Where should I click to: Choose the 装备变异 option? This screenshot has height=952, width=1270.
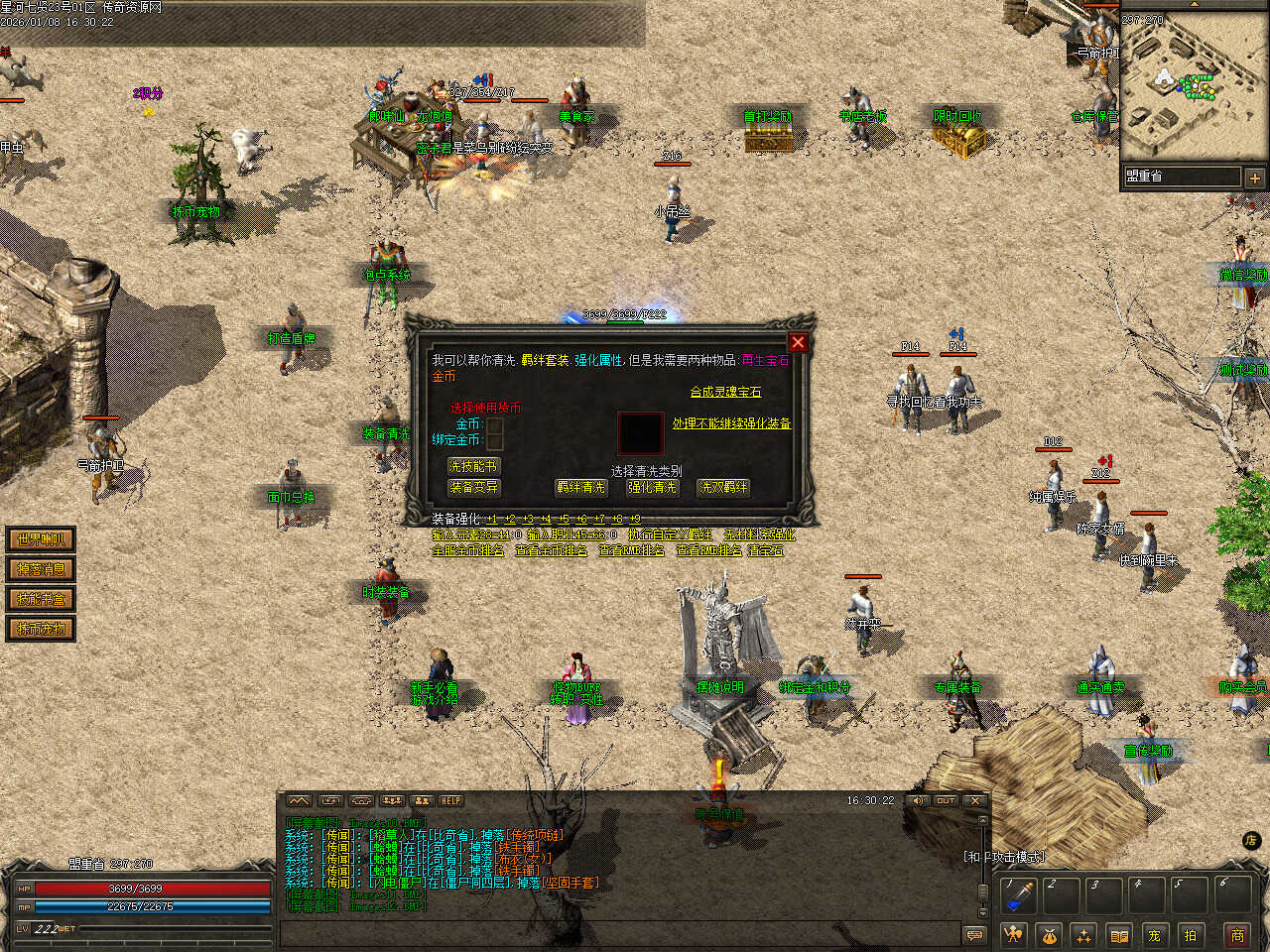pyautogui.click(x=473, y=487)
